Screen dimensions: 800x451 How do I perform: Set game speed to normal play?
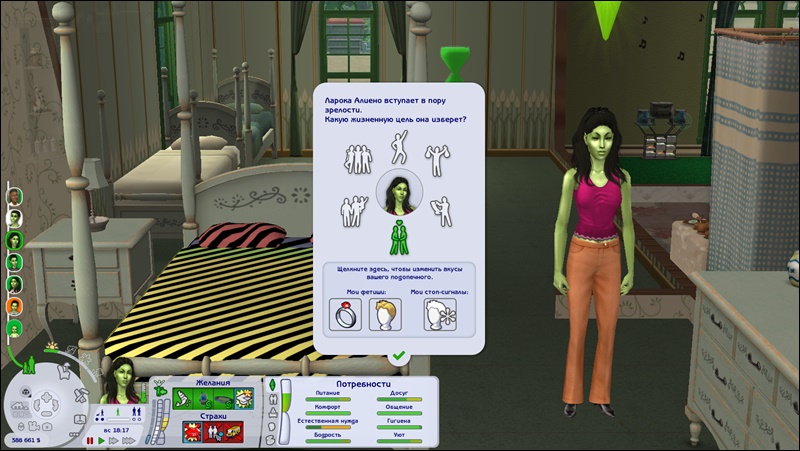tap(101, 440)
